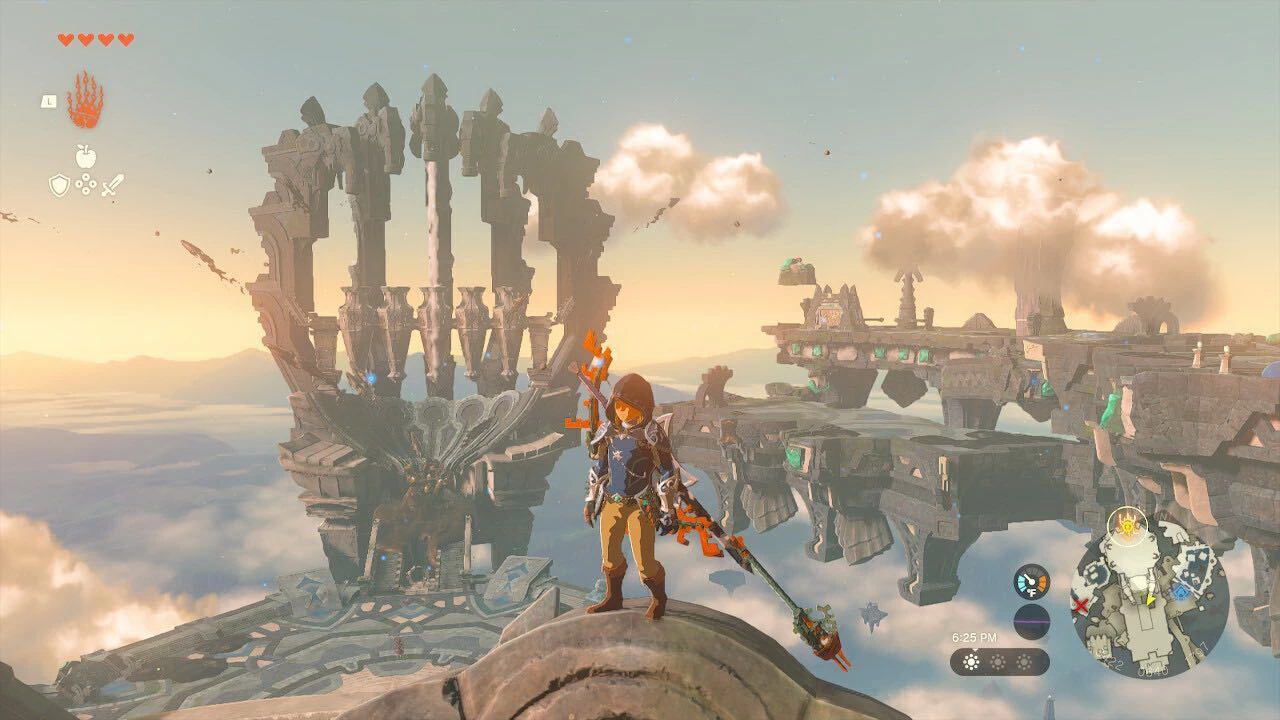Select the red X marker on the minimap
Image resolution: width=1280 pixels, height=720 pixels.
pyautogui.click(x=1081, y=604)
